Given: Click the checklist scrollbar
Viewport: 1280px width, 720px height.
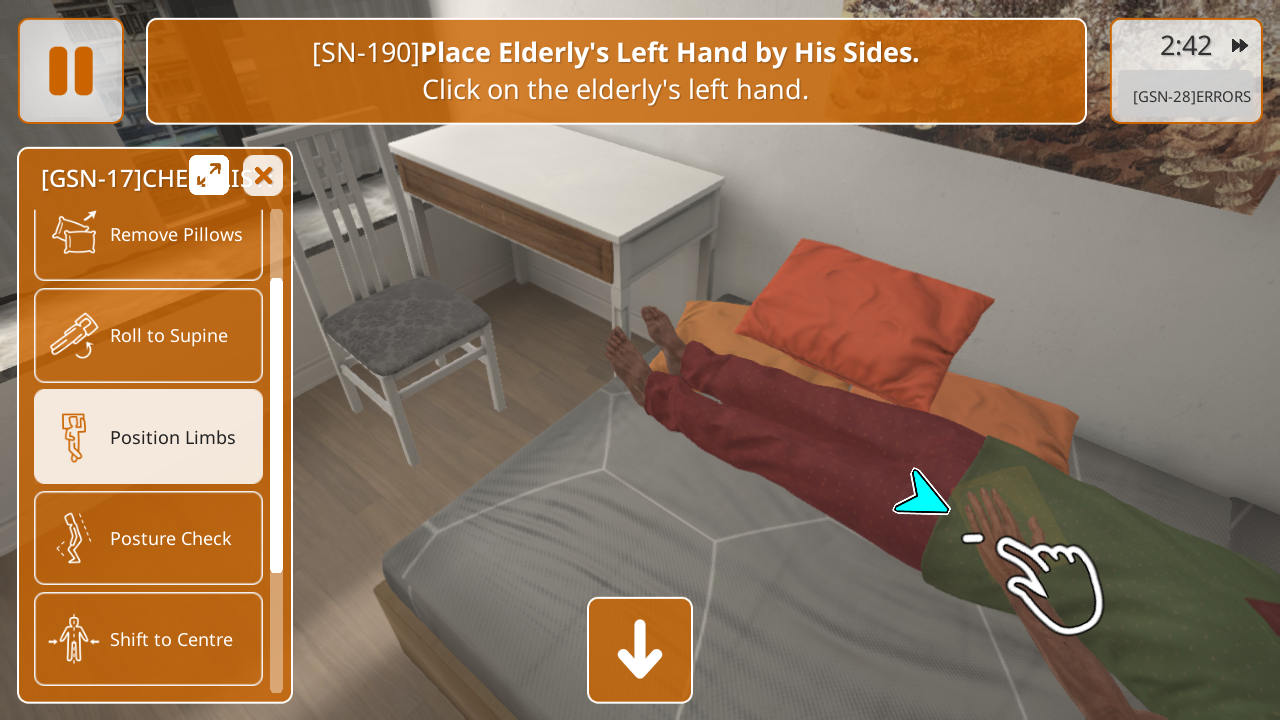Looking at the screenshot, I should point(276,425).
